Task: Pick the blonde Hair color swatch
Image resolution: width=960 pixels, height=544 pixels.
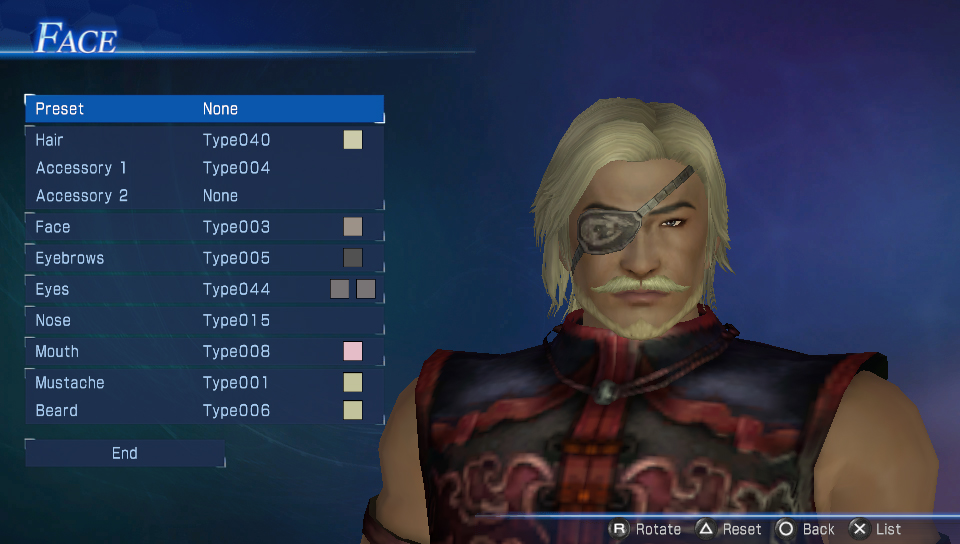Action: (353, 140)
